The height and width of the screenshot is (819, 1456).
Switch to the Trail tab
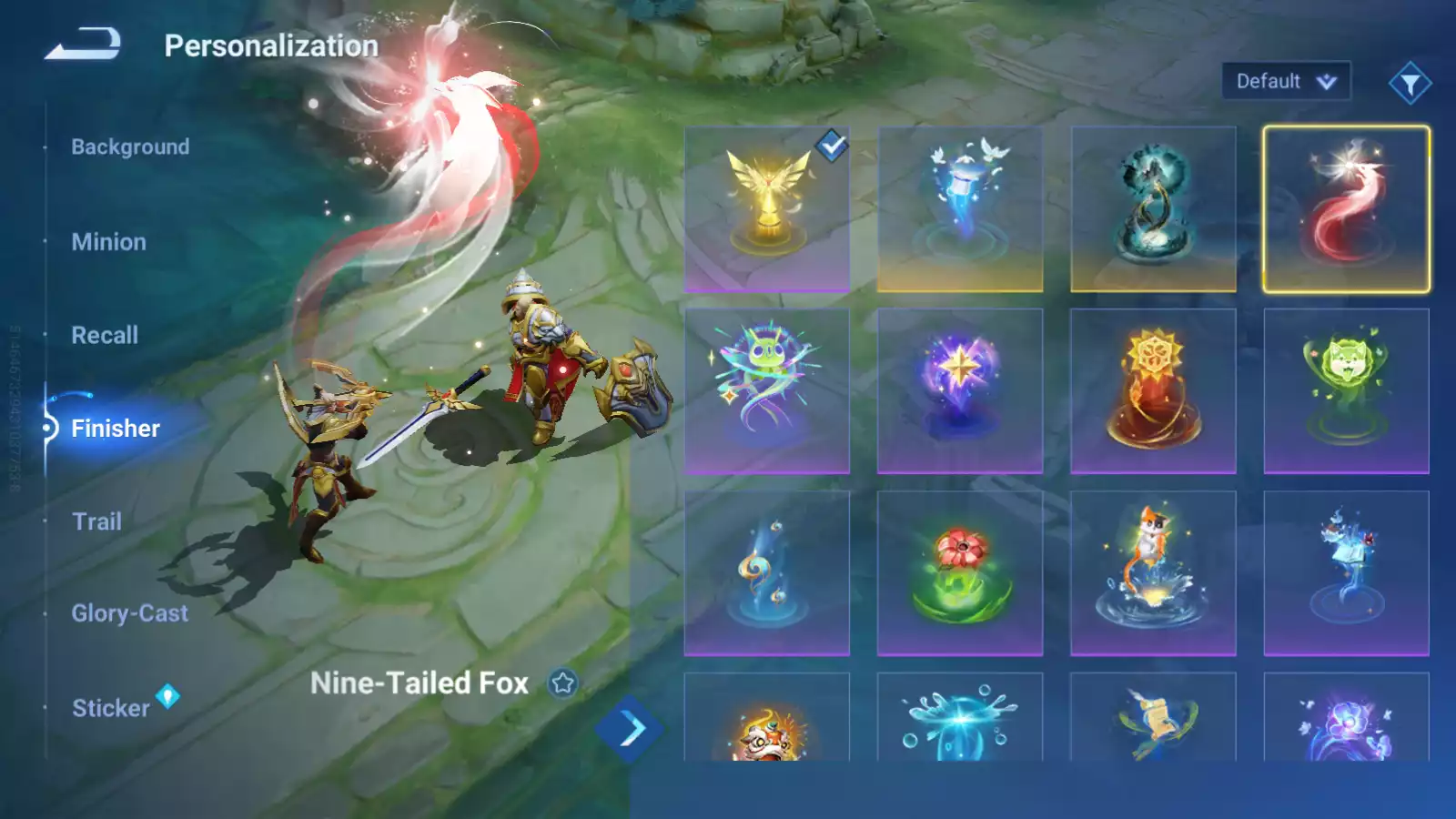(96, 521)
